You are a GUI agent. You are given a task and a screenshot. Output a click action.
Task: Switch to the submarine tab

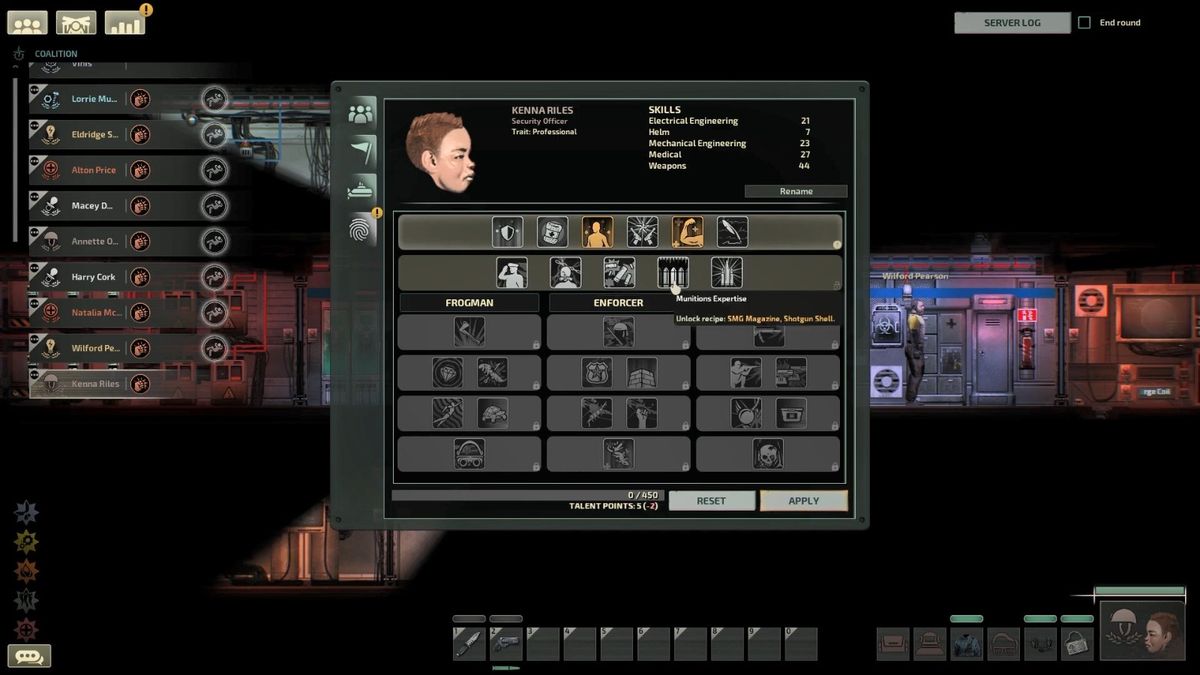tap(361, 188)
